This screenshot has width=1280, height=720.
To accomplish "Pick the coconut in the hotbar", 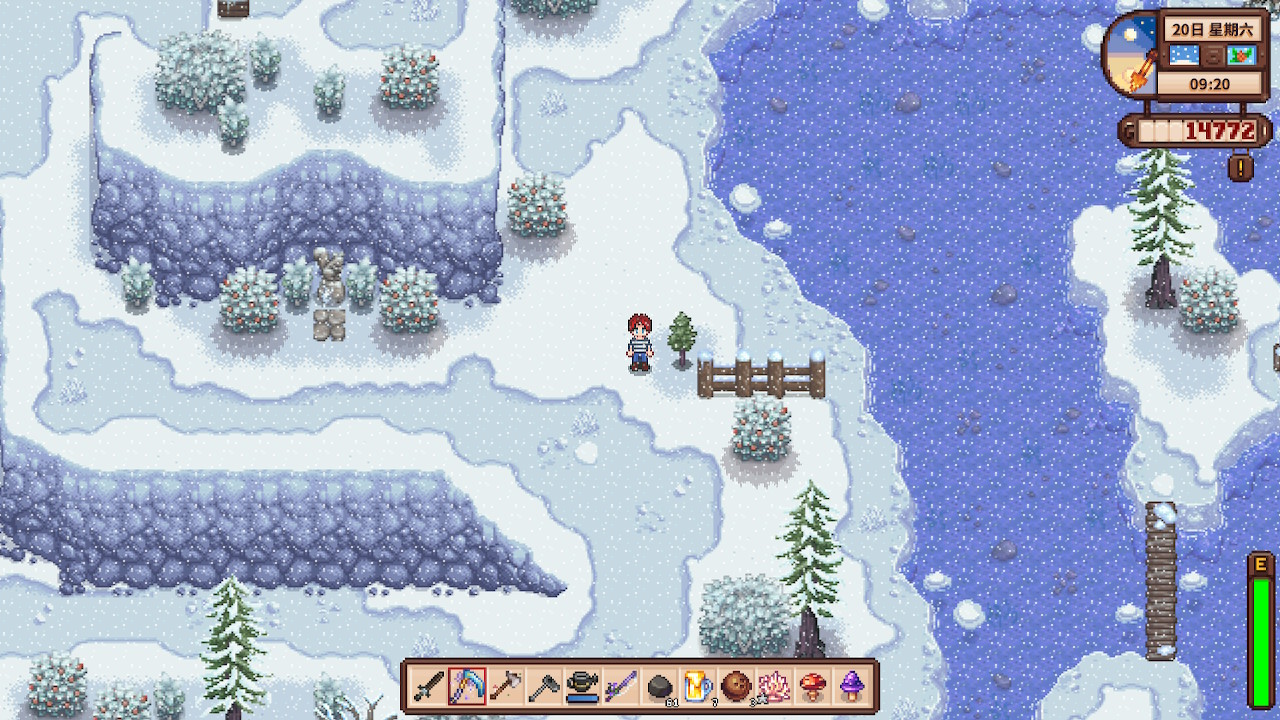I will 736,686.
